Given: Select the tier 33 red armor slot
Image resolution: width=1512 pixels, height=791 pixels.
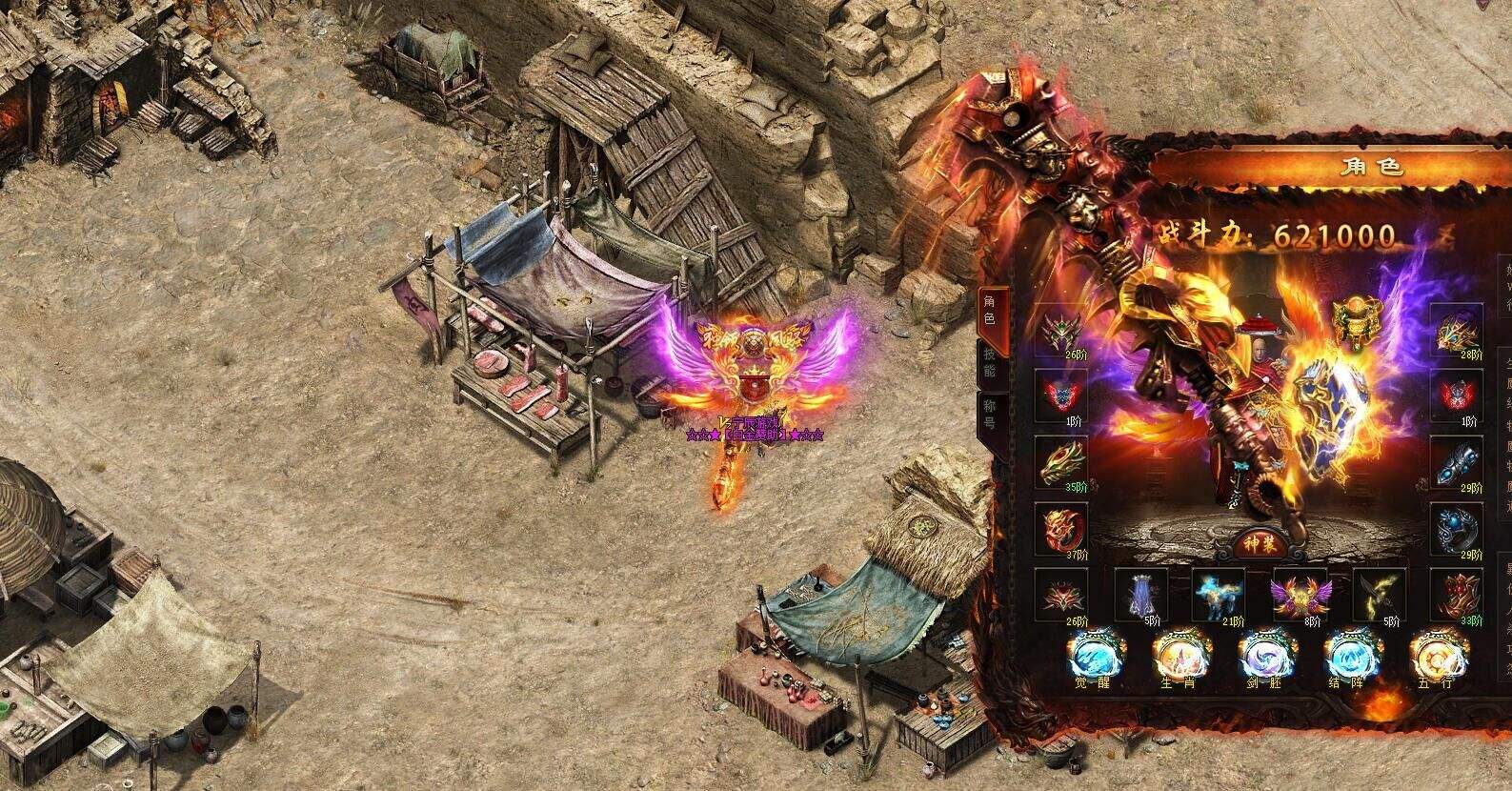Looking at the screenshot, I should pyautogui.click(x=1460, y=595).
